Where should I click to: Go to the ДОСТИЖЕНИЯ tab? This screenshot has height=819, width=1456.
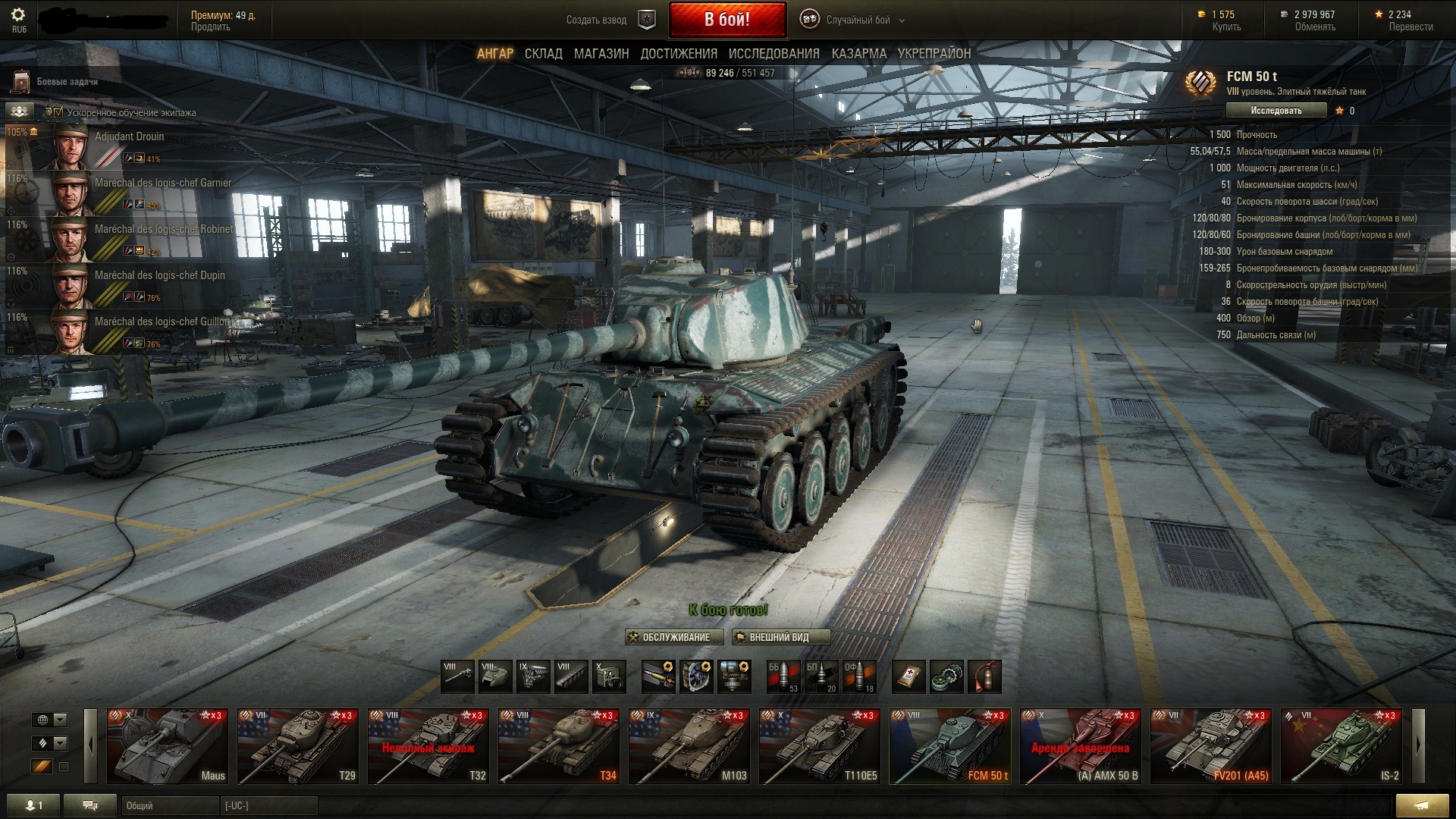(679, 54)
